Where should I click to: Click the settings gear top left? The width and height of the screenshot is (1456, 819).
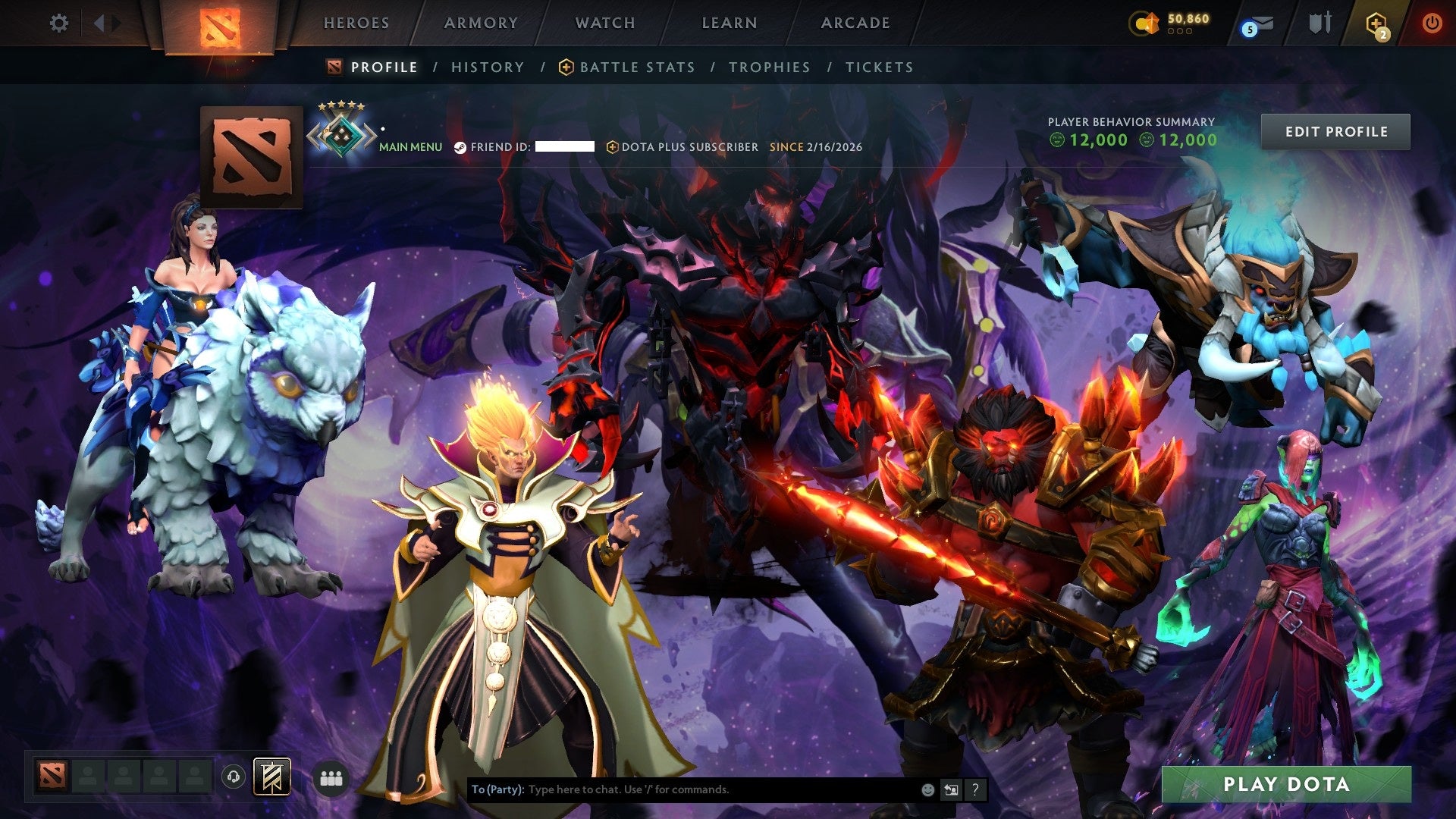59,23
